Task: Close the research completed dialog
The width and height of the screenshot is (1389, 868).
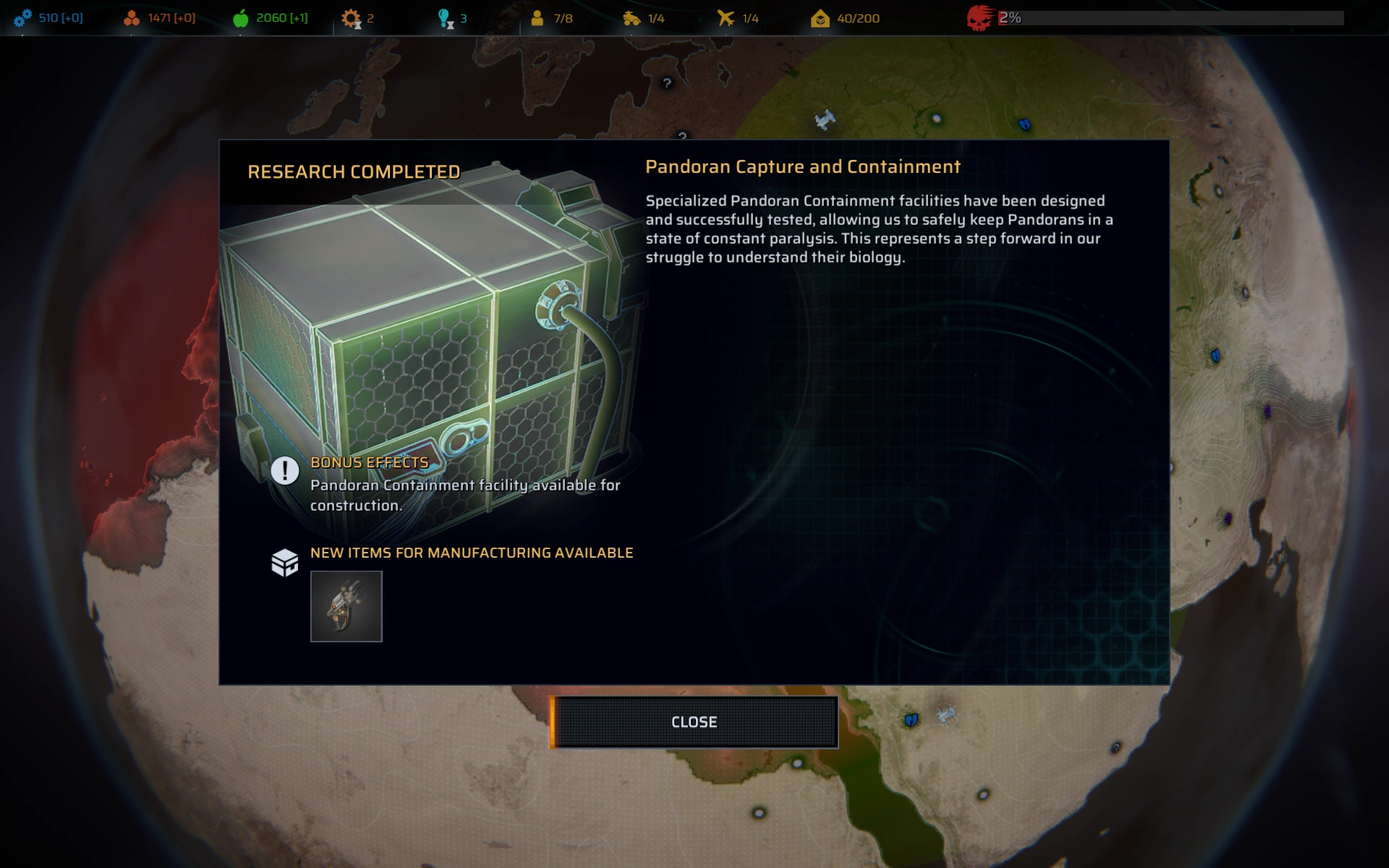Action: [x=694, y=722]
